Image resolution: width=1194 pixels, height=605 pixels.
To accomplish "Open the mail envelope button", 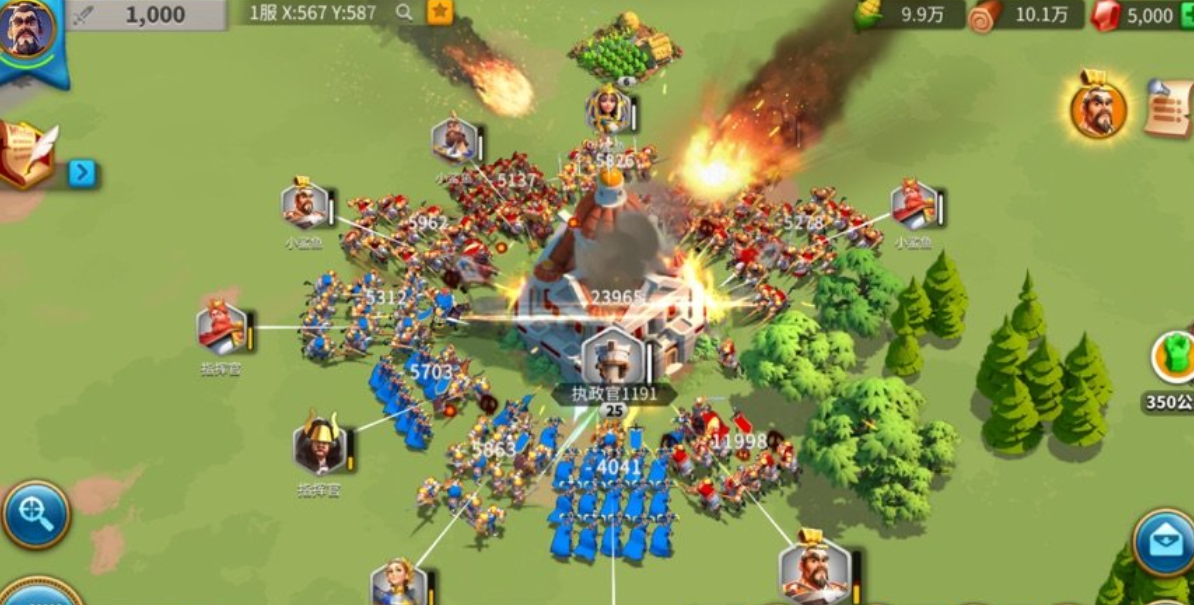I will (1164, 541).
